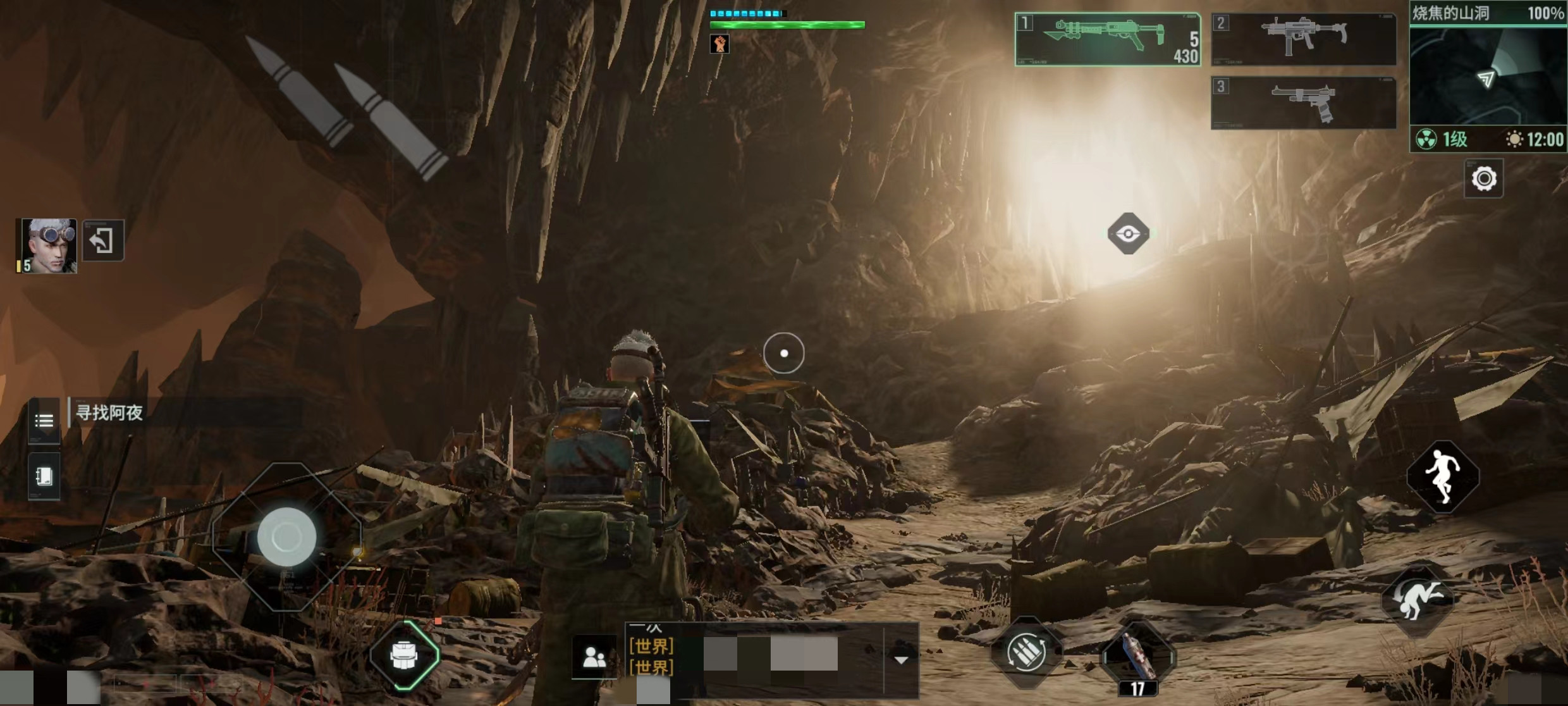
Task: Activate the dodge roll button
Action: tap(1418, 598)
